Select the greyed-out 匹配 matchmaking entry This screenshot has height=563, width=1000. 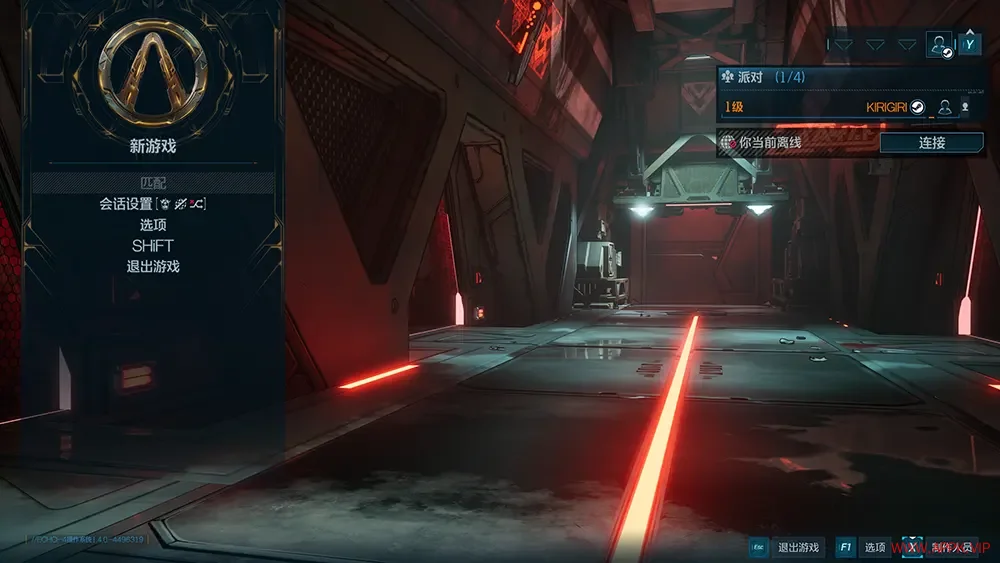point(153,183)
